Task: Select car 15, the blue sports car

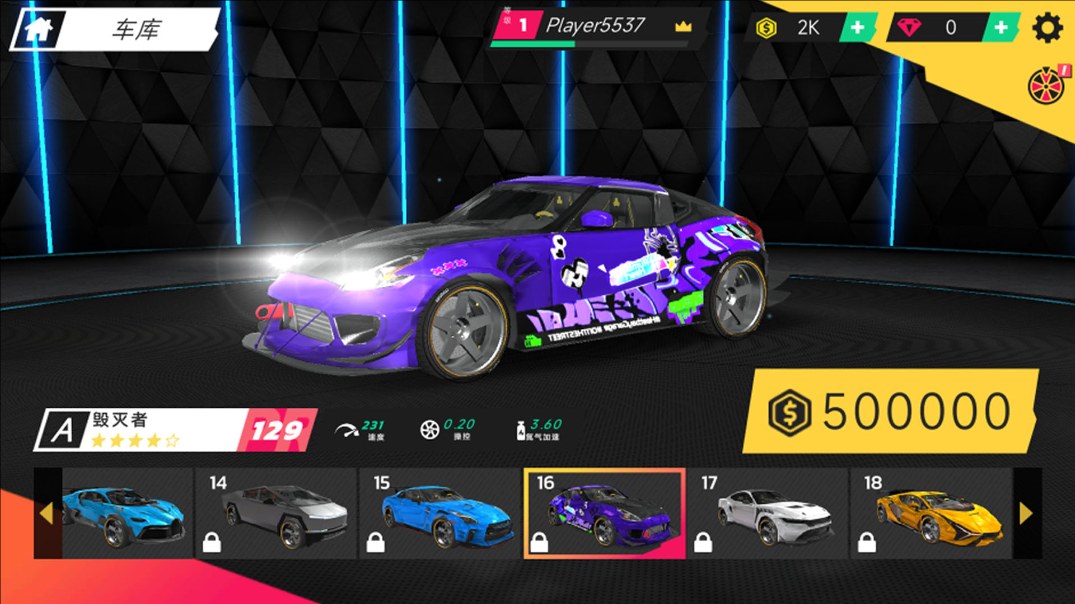Action: 440,513
